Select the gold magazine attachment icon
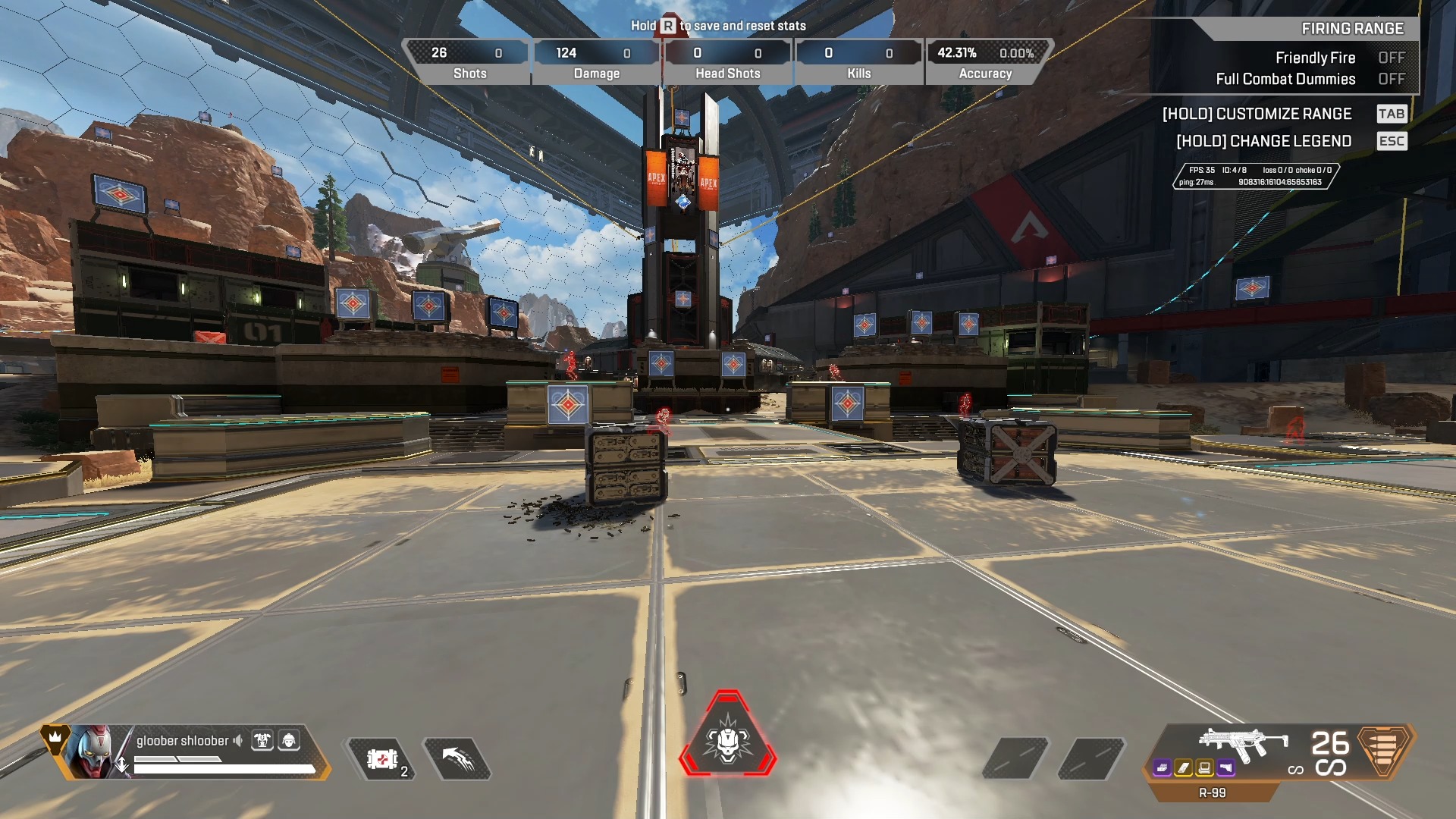Viewport: 1456px width, 819px height. pos(1184,768)
